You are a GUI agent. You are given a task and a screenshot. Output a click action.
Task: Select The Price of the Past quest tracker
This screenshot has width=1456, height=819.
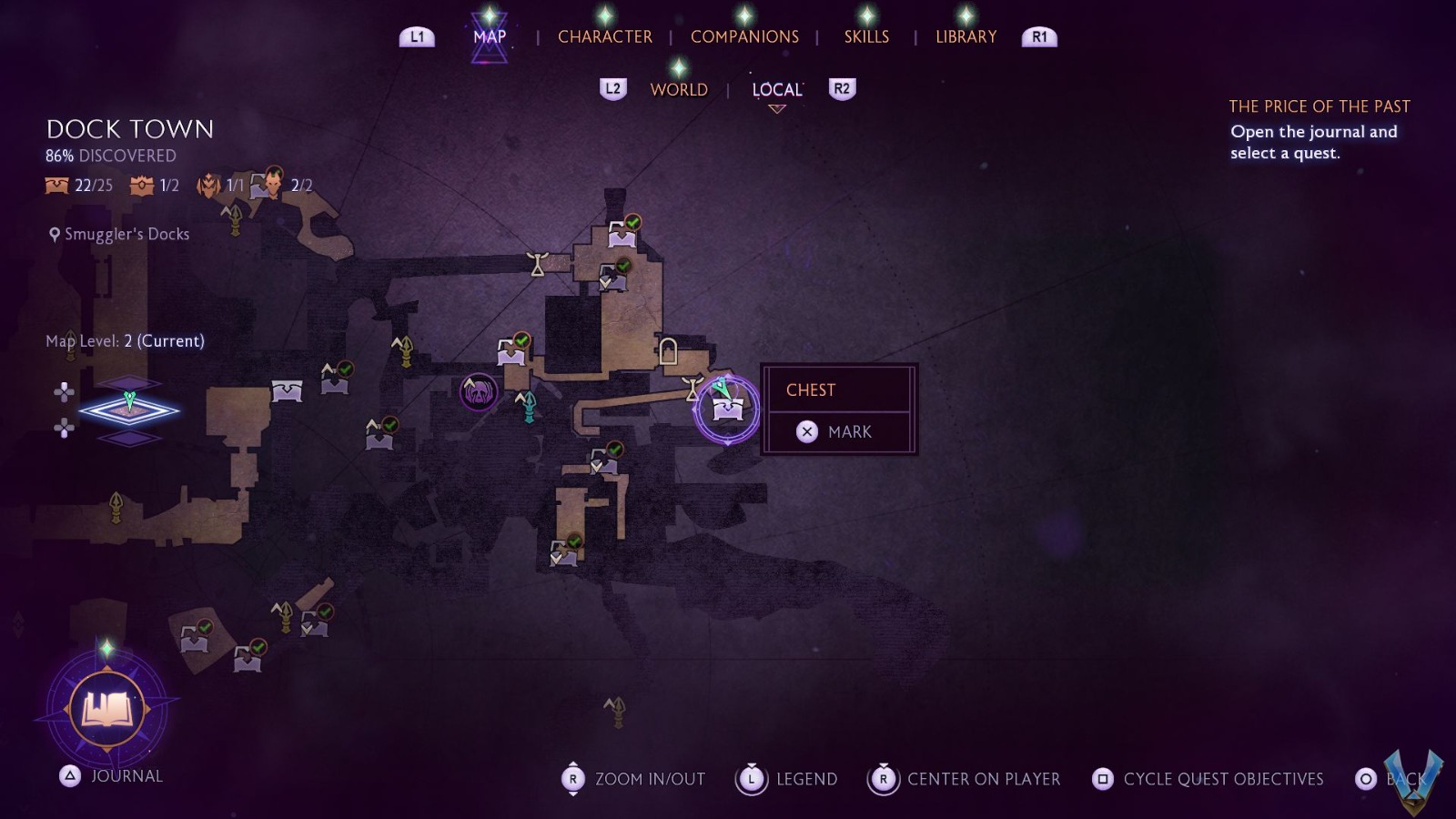coord(1319,106)
